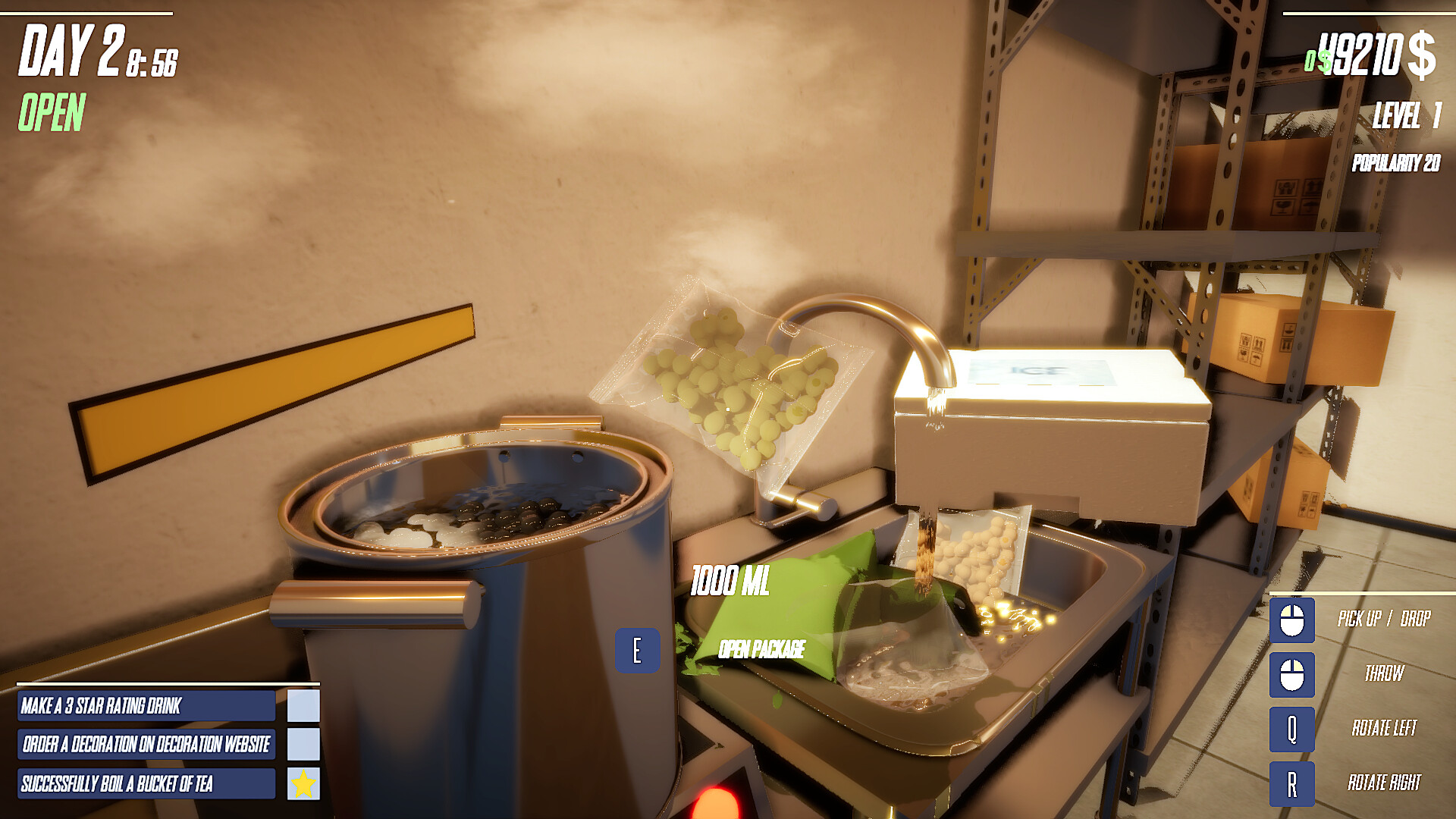Image resolution: width=1456 pixels, height=819 pixels.
Task: Select the Q Rotate Left key icon
Action: (1291, 729)
